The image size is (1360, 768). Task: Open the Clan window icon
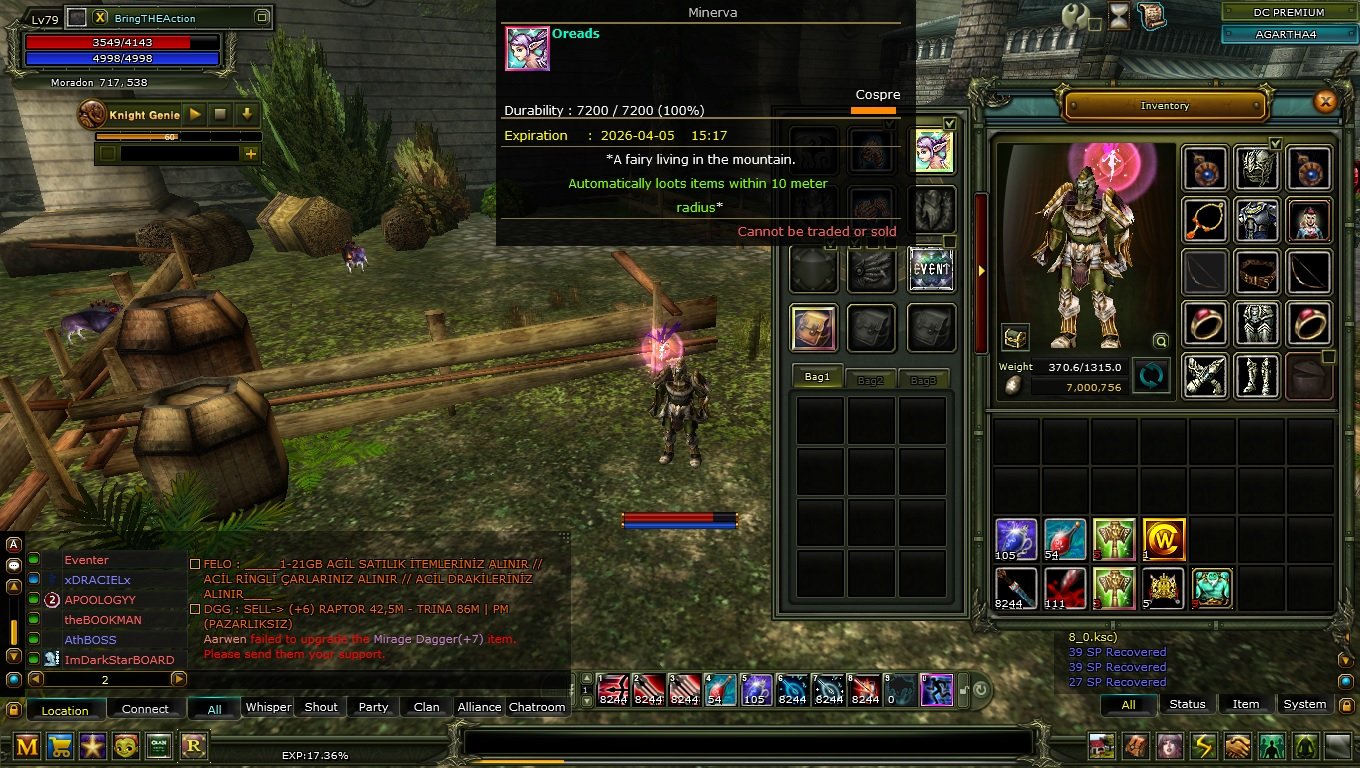tap(159, 746)
